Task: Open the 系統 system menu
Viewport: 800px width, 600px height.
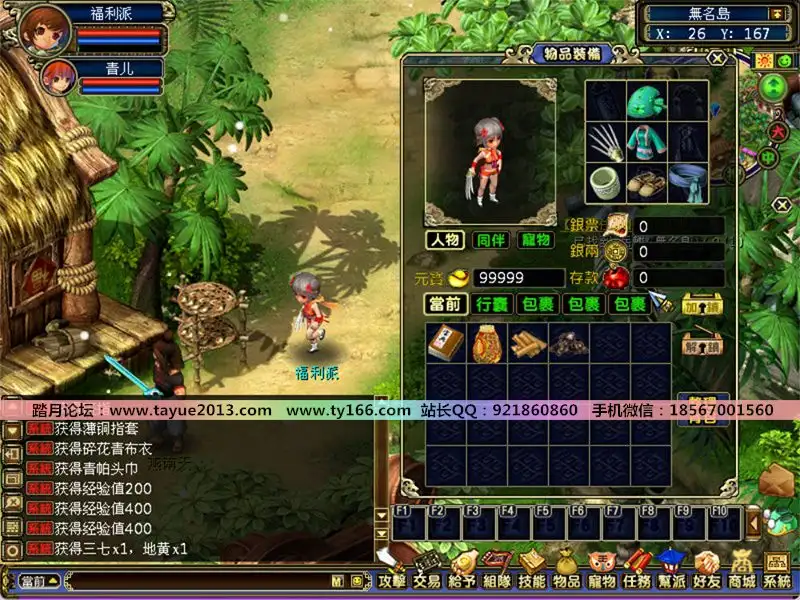Action: click(x=777, y=578)
